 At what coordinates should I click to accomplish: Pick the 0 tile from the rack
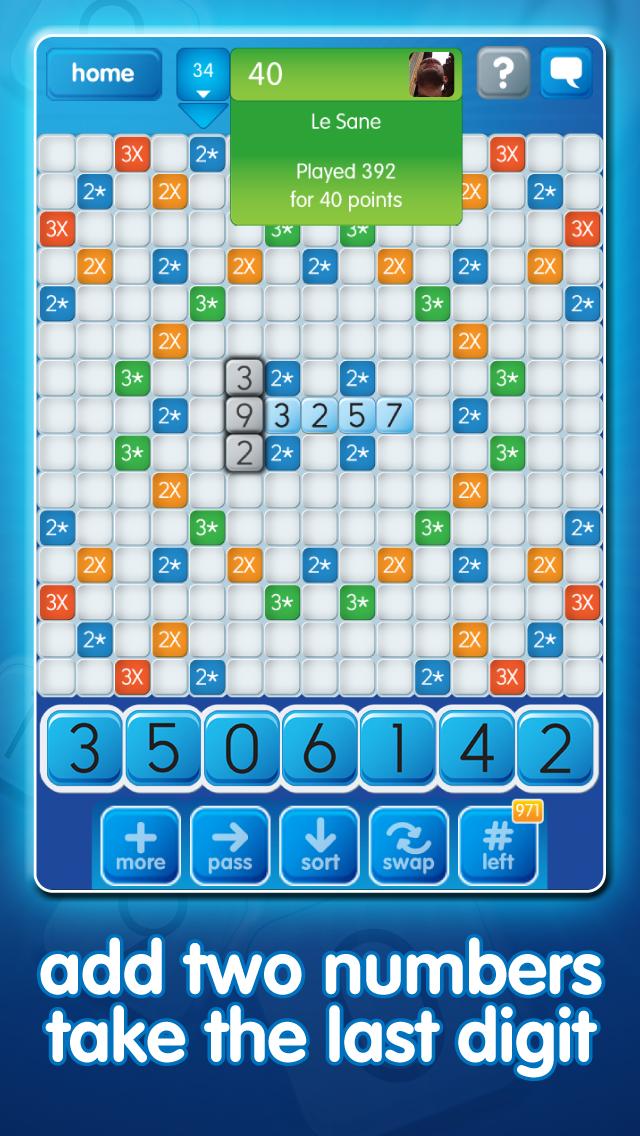tap(241, 749)
